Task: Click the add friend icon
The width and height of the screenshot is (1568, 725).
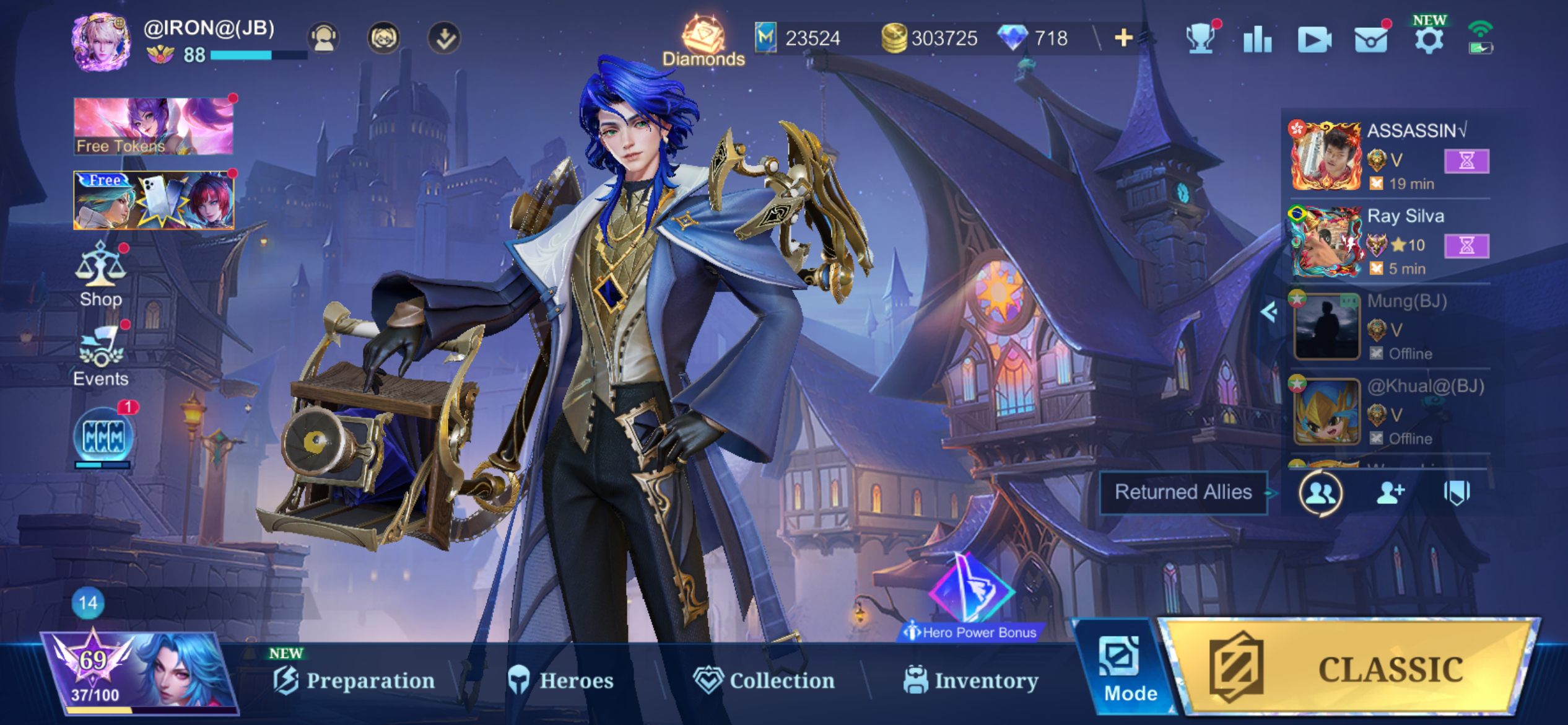Action: pyautogui.click(x=1390, y=493)
